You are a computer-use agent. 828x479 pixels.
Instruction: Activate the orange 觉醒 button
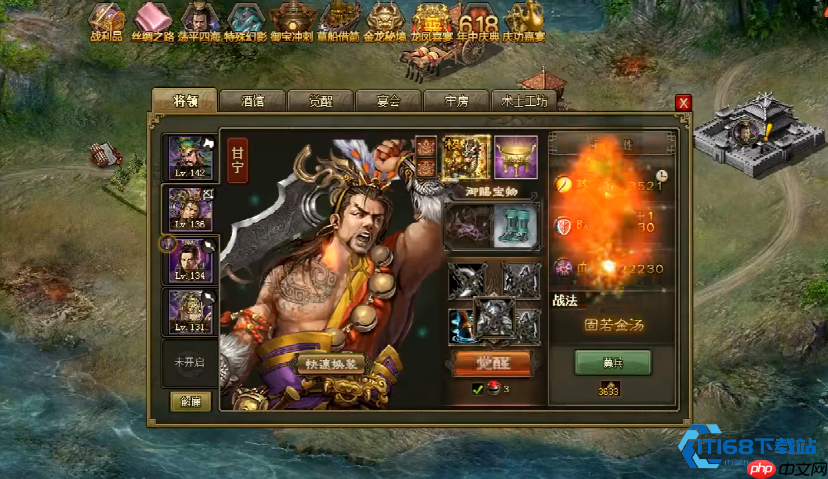pos(490,362)
